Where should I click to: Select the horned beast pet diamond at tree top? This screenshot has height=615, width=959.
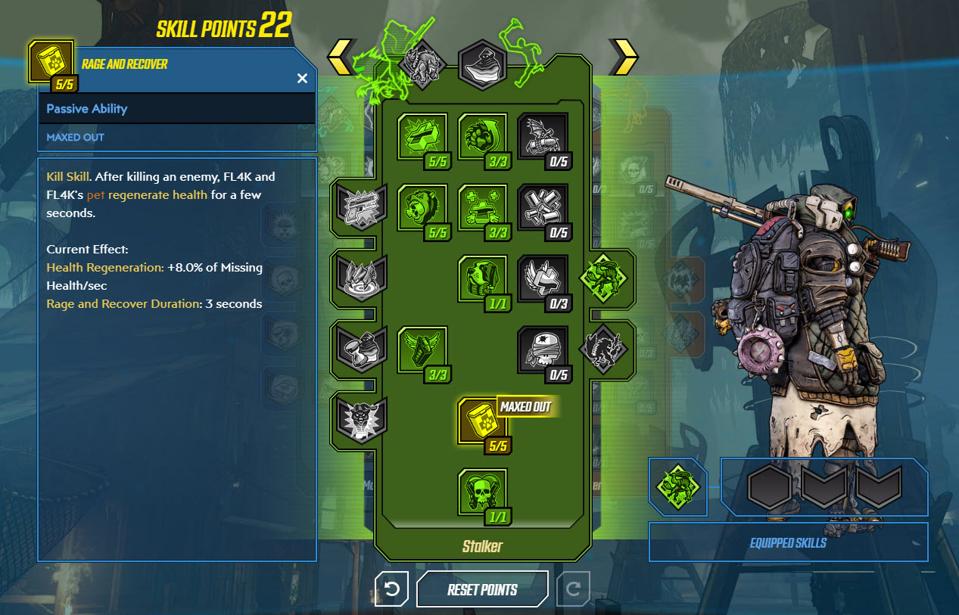(x=422, y=63)
